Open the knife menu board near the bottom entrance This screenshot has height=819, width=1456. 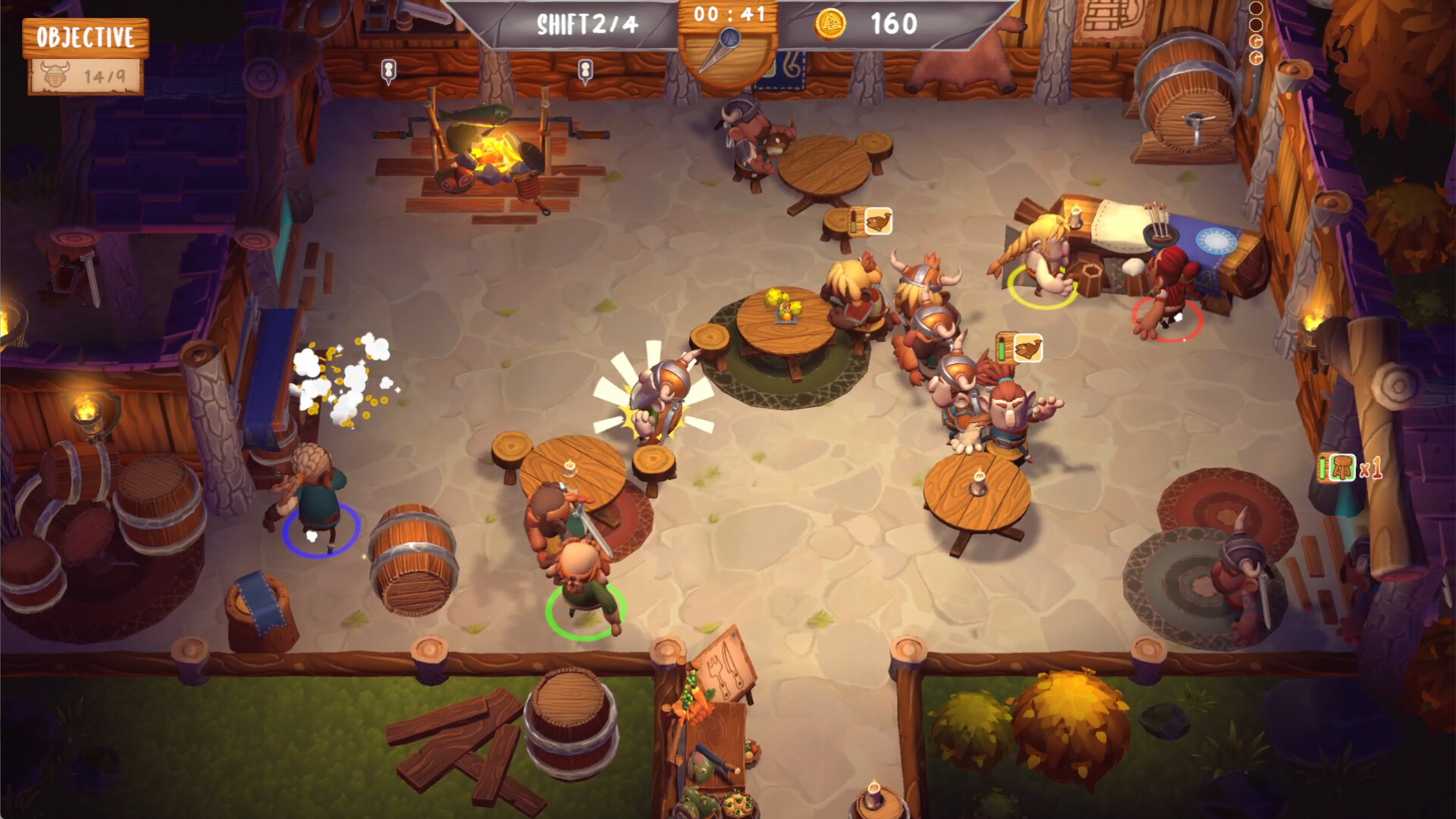pos(726,671)
